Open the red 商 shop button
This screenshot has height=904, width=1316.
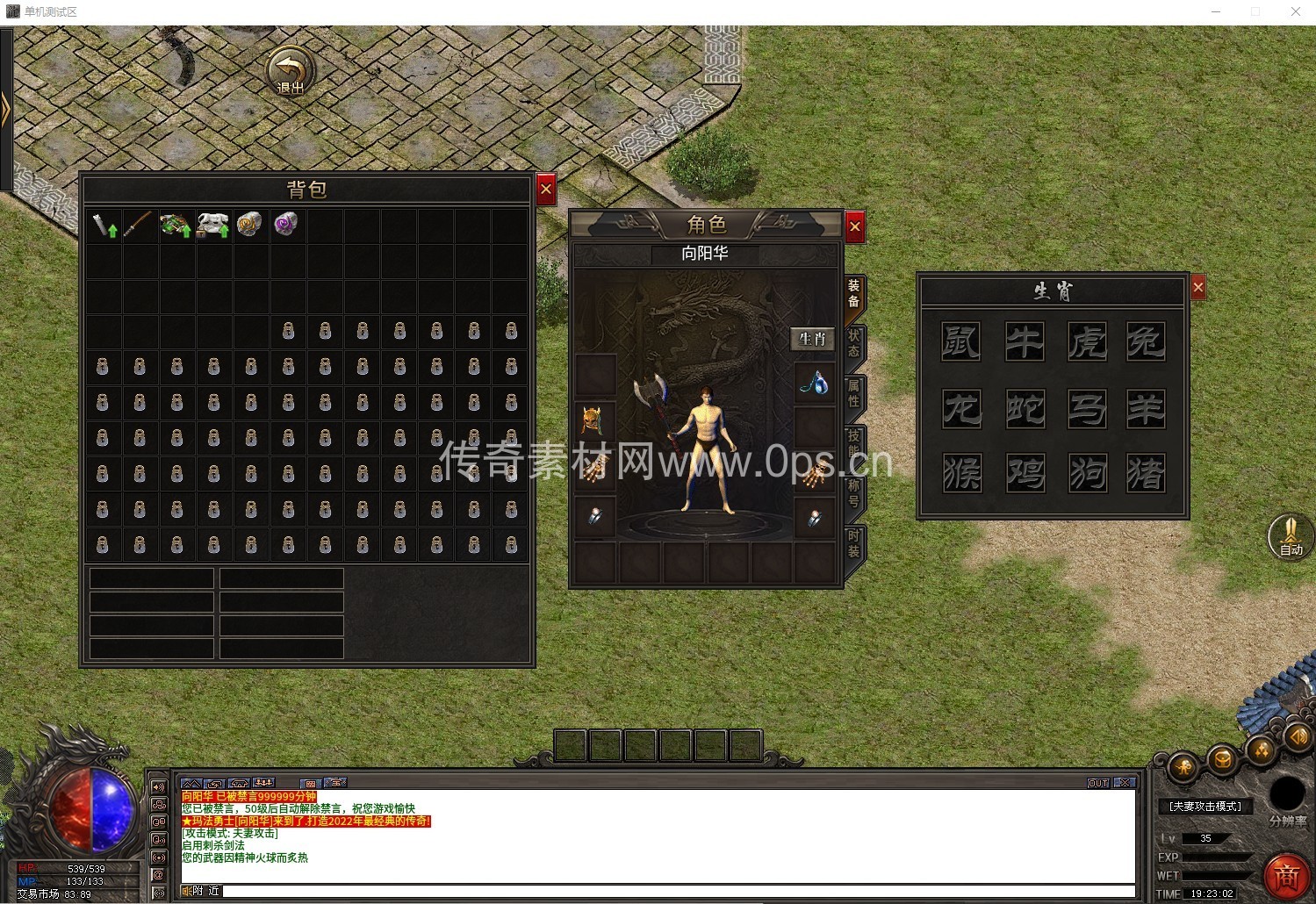(x=1286, y=874)
